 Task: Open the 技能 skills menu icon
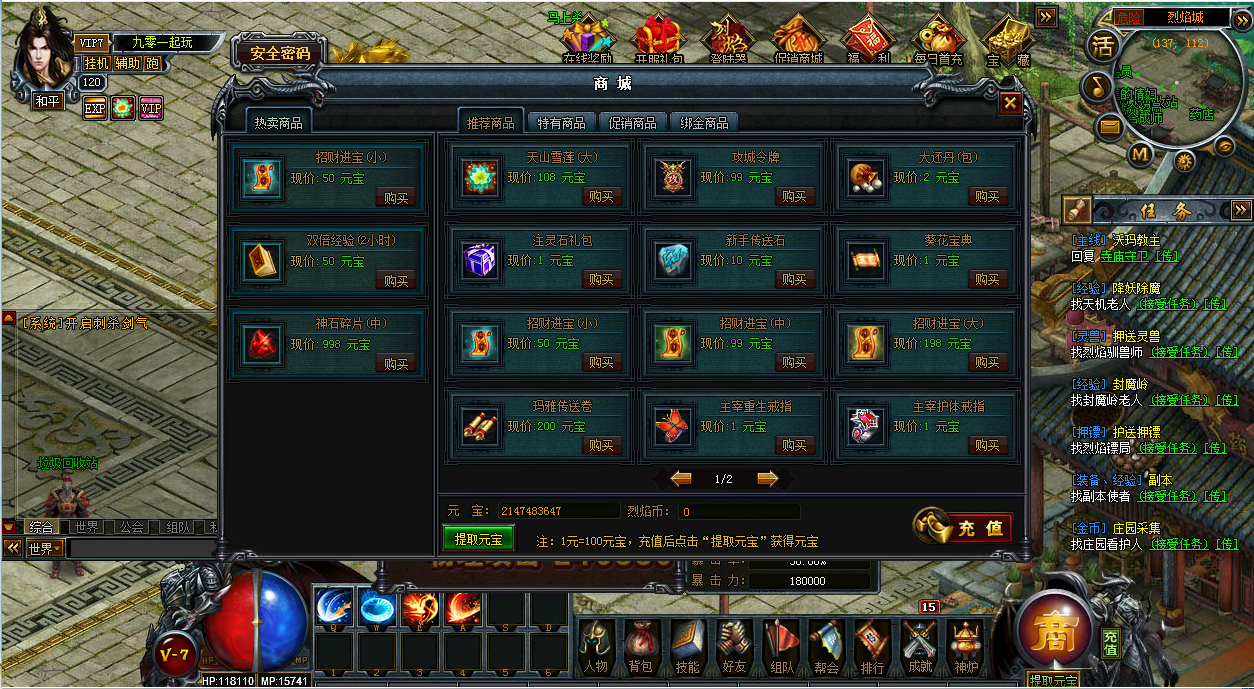(x=688, y=647)
